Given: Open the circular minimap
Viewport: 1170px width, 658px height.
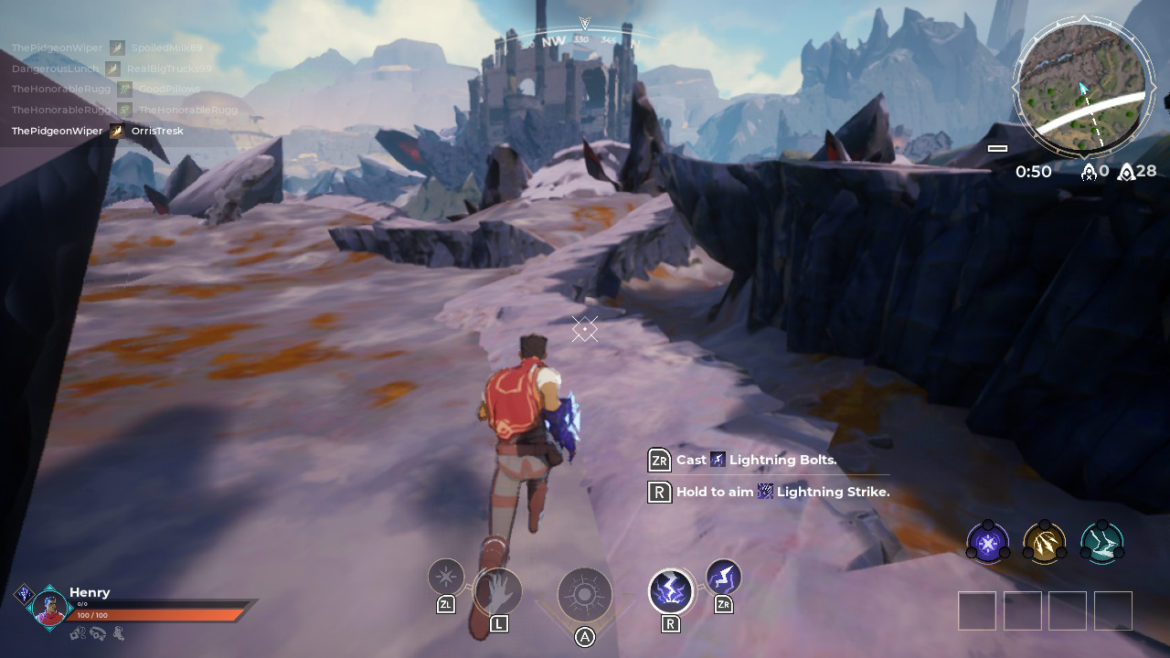Looking at the screenshot, I should (x=1080, y=90).
